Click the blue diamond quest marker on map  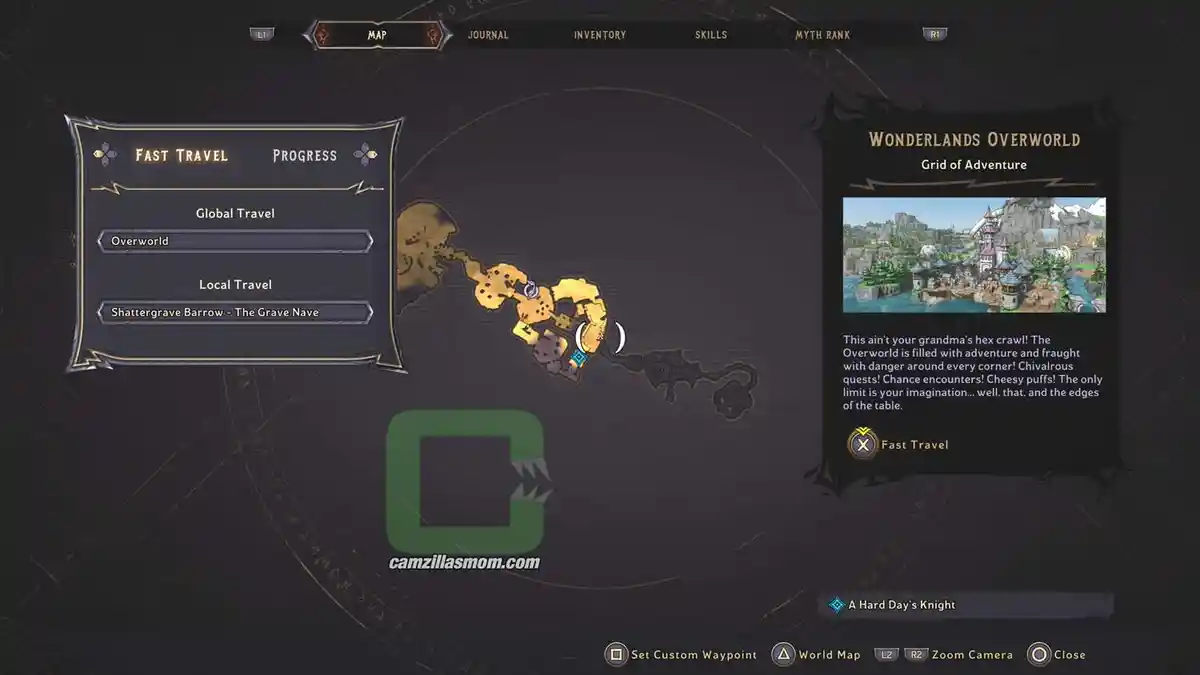pos(578,357)
